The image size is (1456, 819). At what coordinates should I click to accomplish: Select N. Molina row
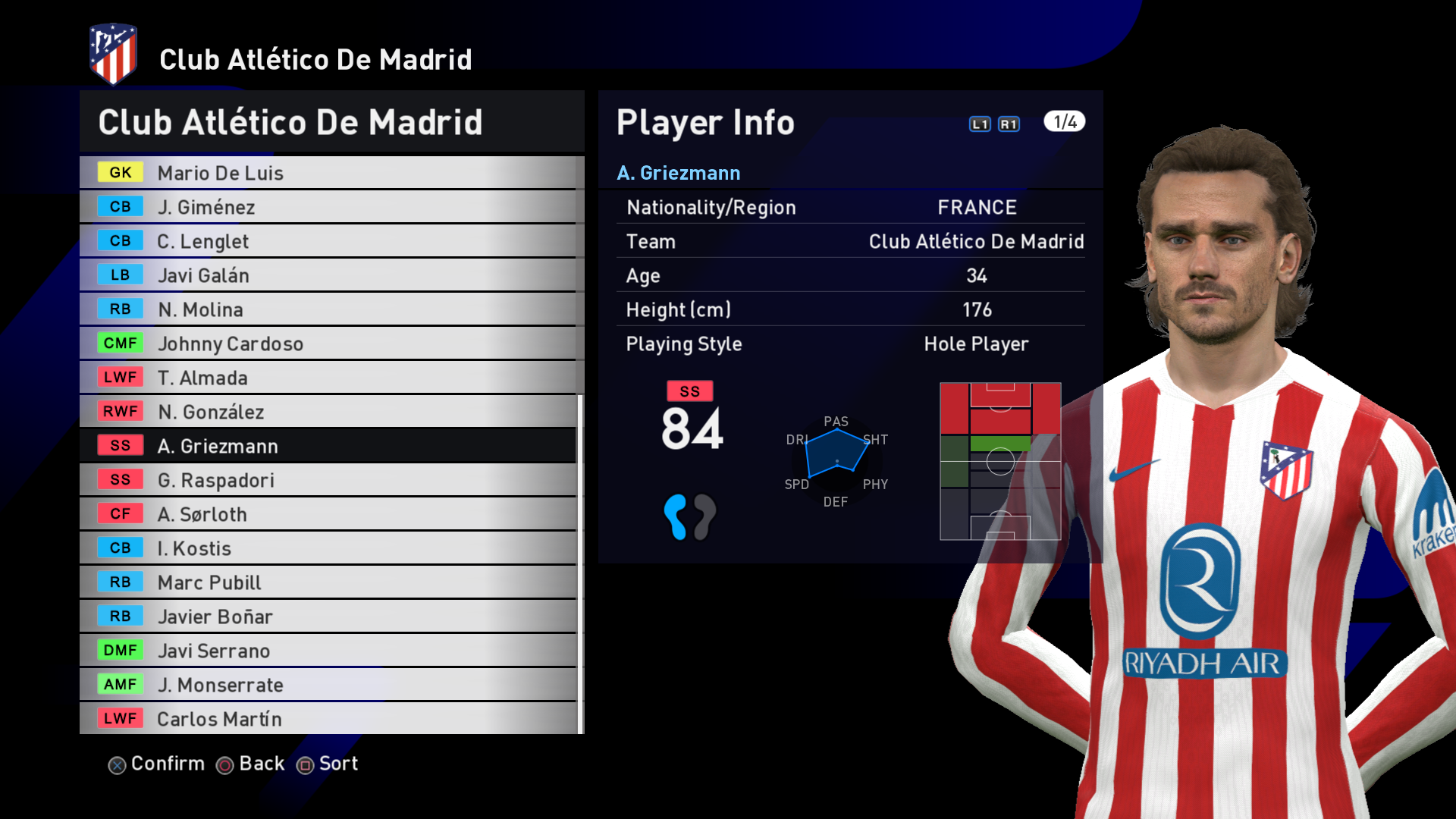(328, 309)
